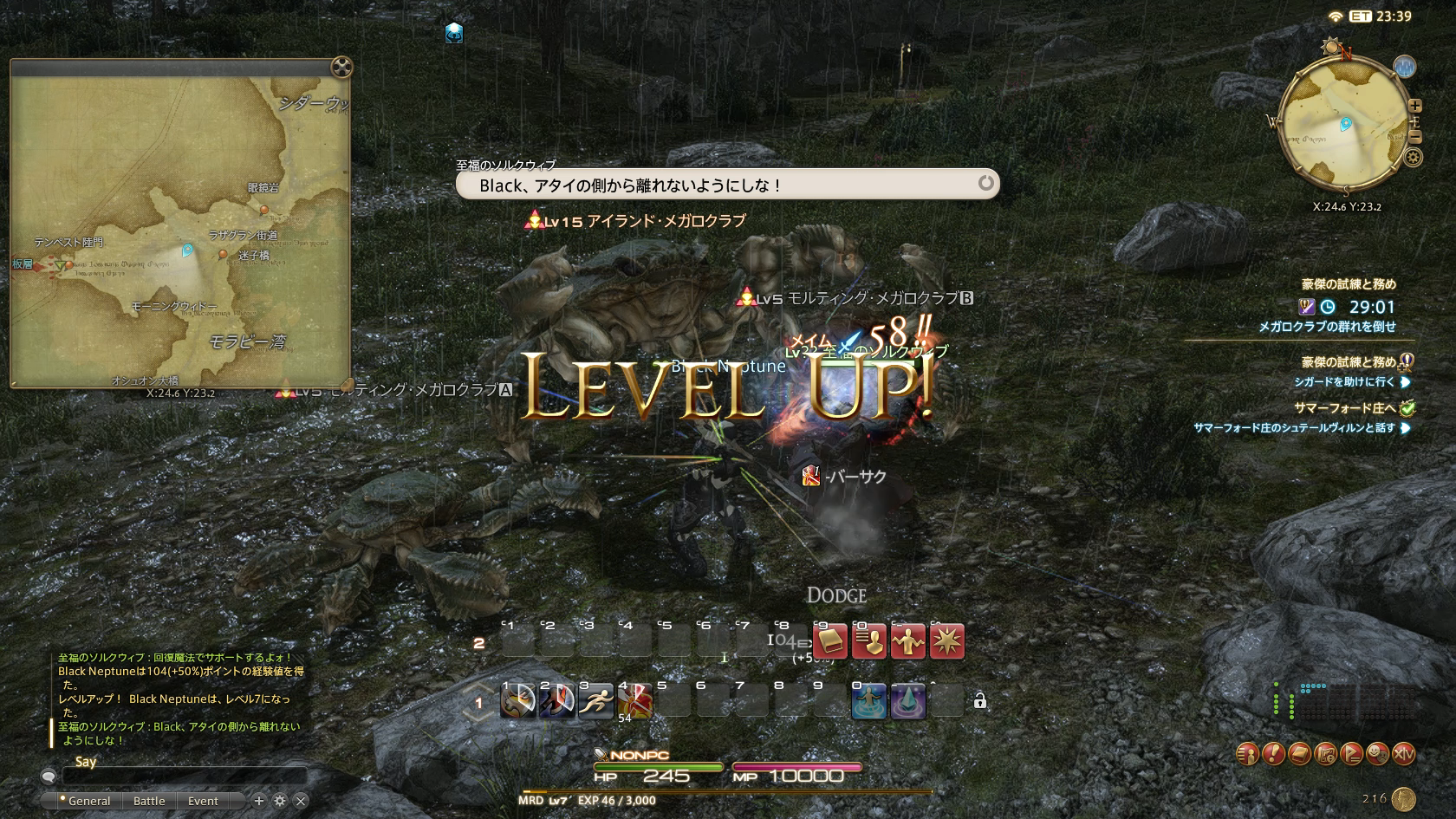Add a new chat tab with plus button
The width and height of the screenshot is (1456, 819).
coord(258,801)
